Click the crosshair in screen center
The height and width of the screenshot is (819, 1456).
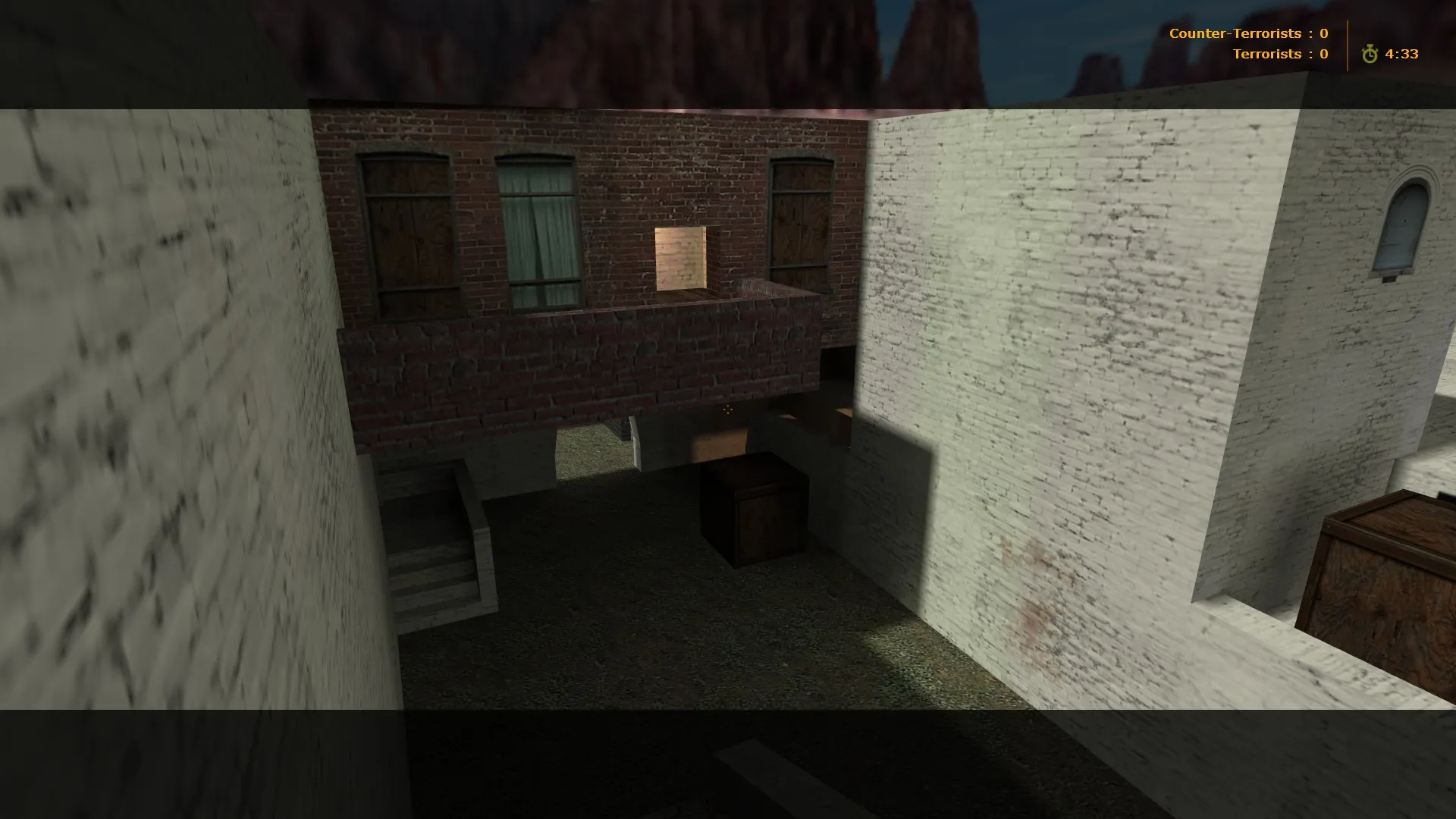(x=728, y=409)
